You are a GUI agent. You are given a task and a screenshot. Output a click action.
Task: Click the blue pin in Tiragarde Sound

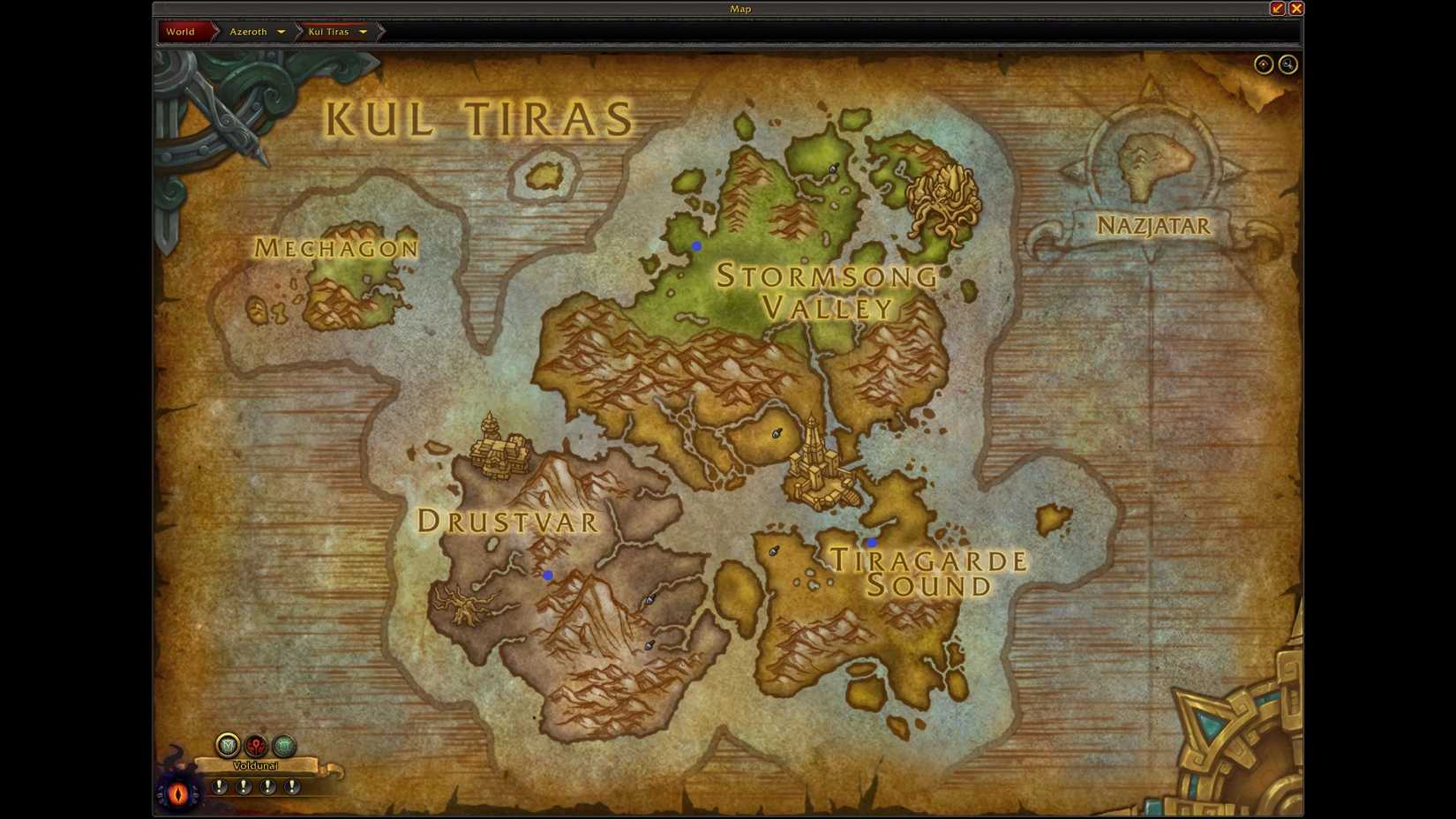tap(871, 542)
